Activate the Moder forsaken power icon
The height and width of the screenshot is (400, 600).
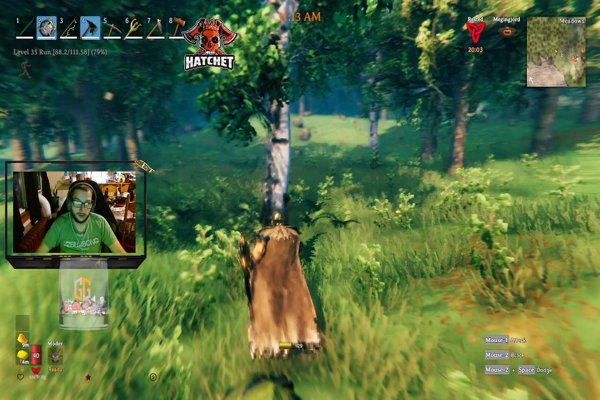[55, 356]
